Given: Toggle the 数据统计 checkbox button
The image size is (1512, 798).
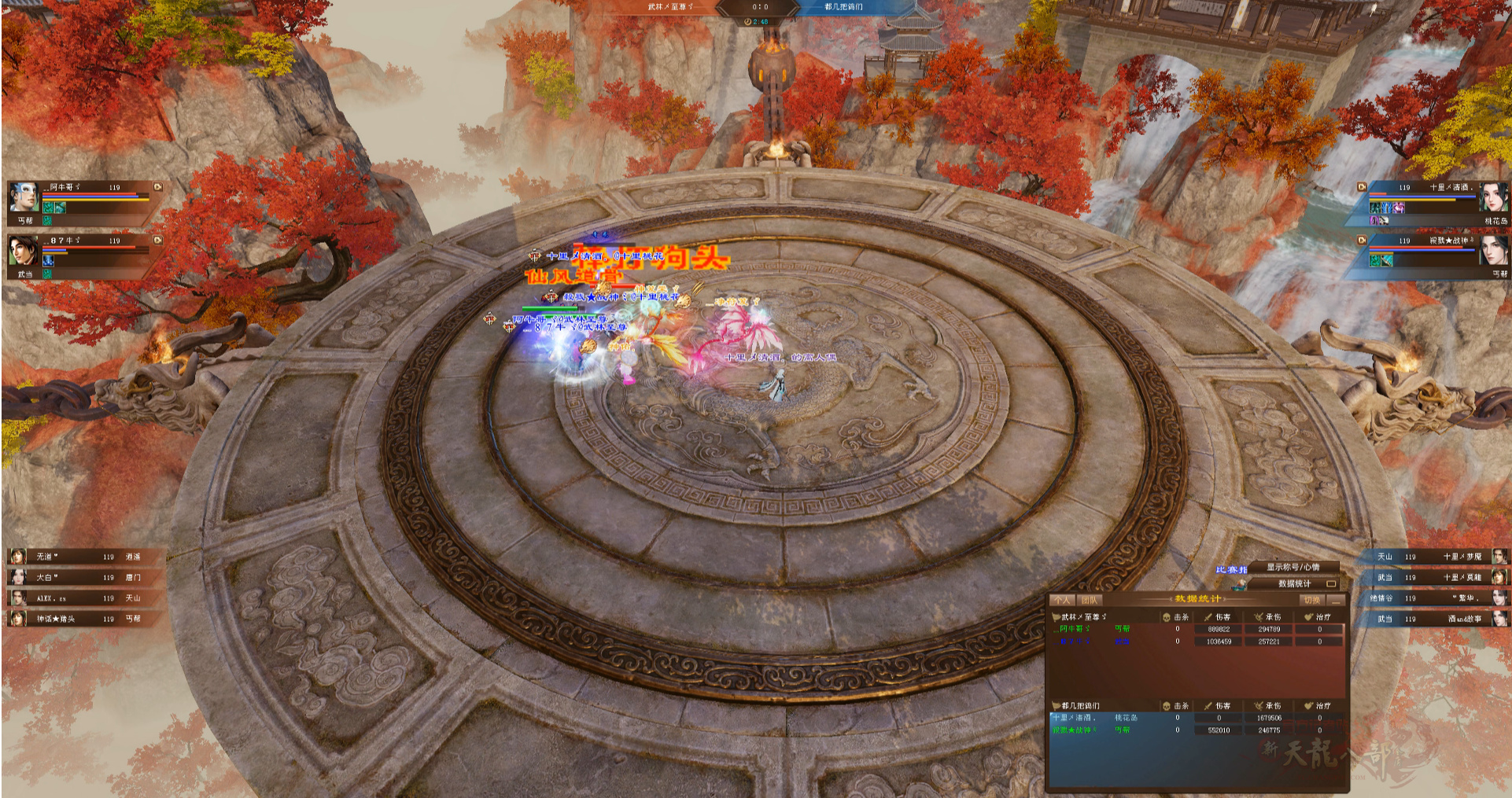Looking at the screenshot, I should pos(1331,583).
